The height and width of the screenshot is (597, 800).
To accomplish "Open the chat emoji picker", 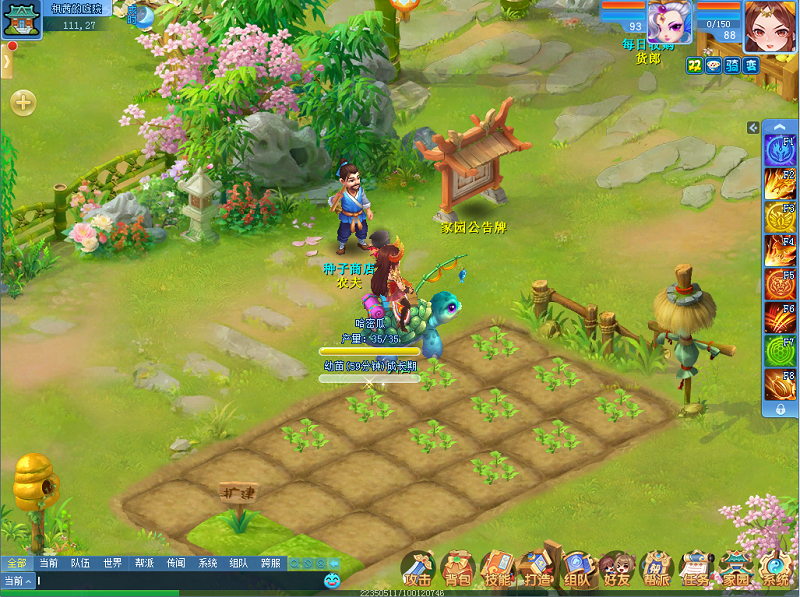I will tap(332, 580).
